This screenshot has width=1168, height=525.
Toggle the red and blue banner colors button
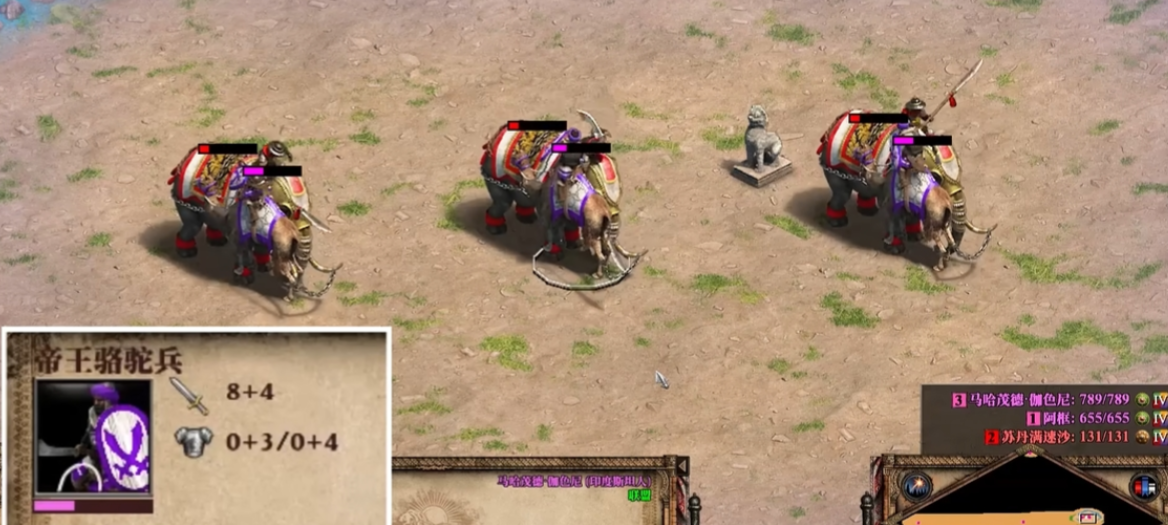(1143, 486)
